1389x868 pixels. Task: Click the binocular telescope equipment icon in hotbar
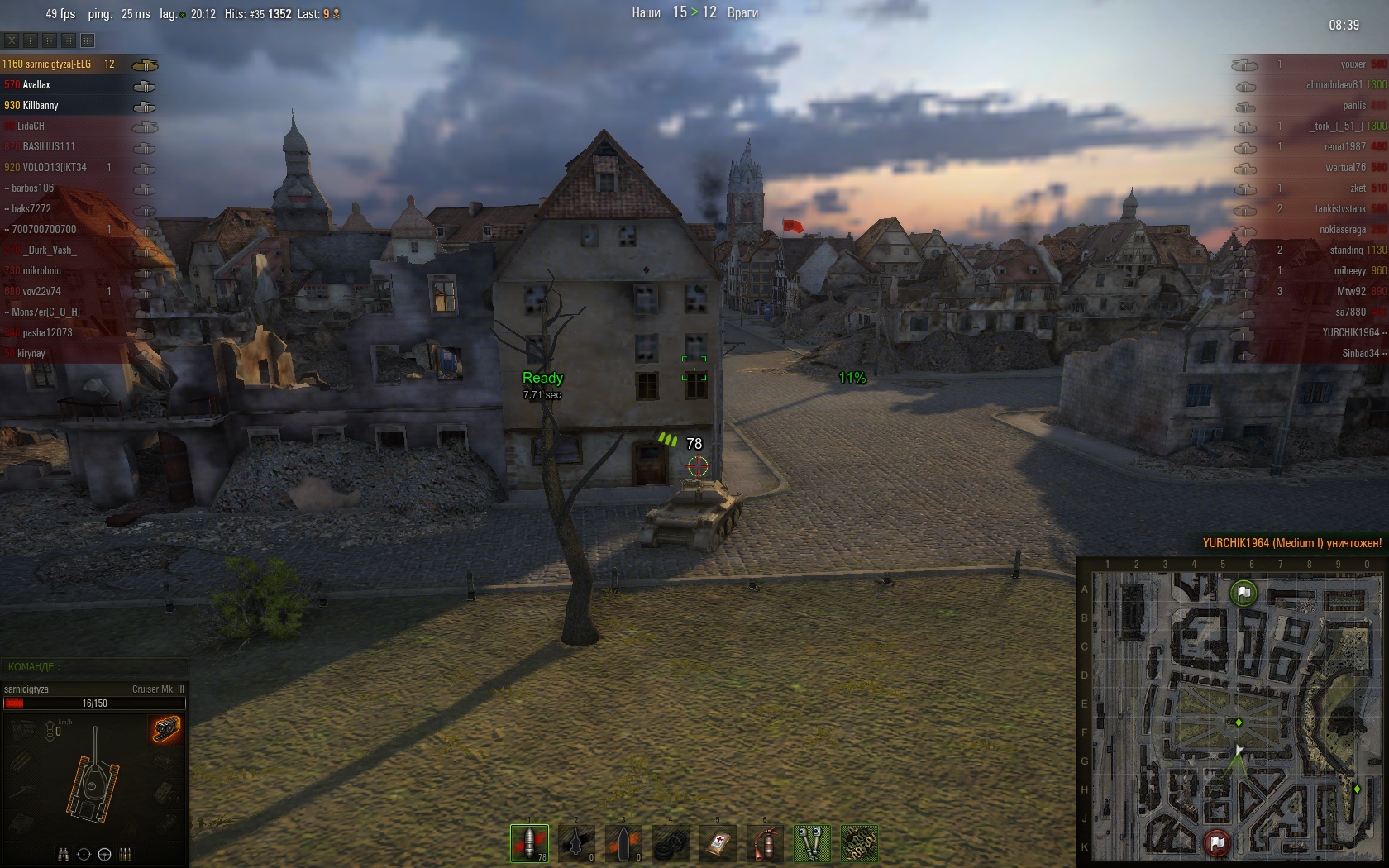(x=812, y=843)
